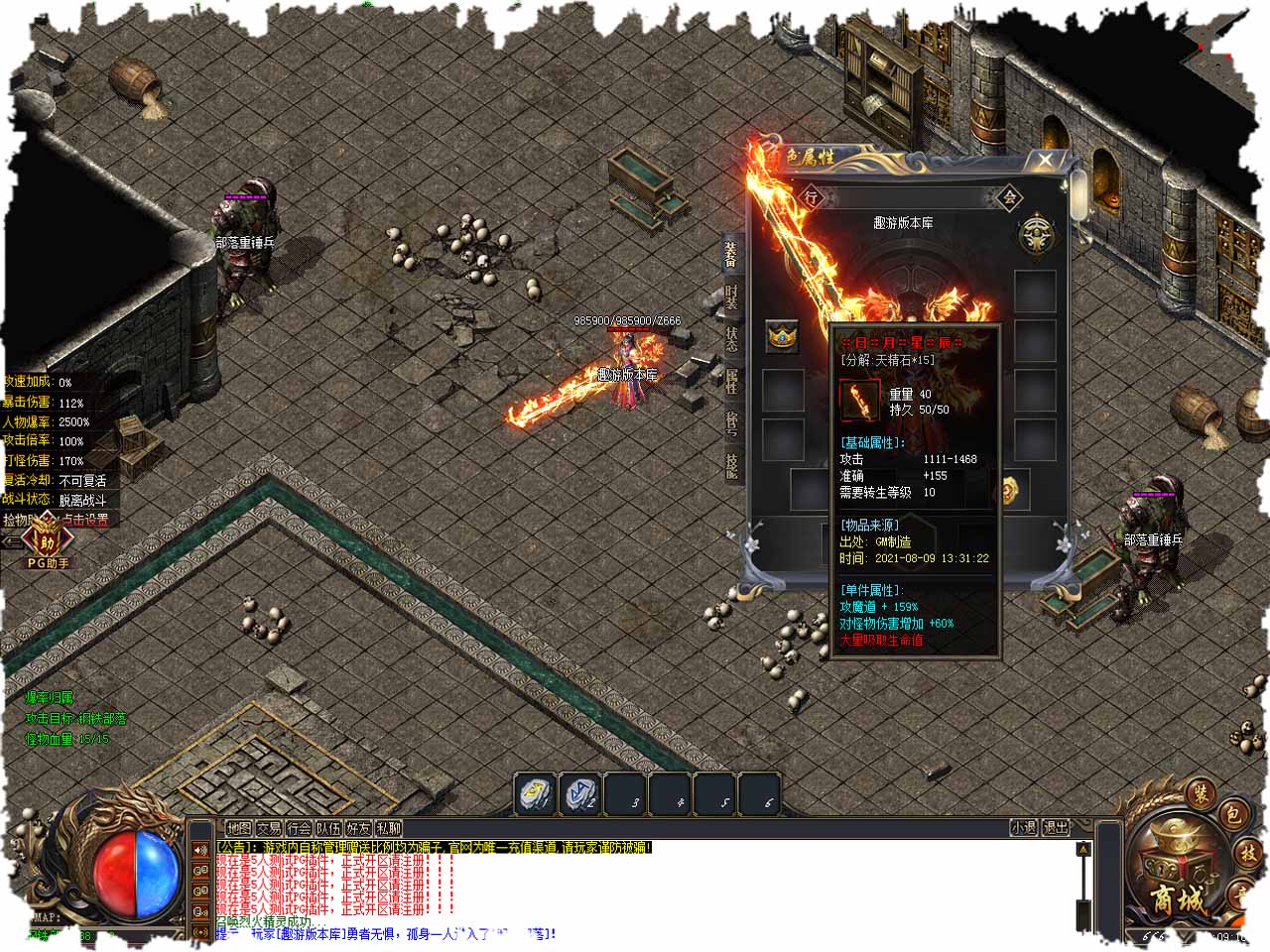Viewport: 1270px width, 952px height.
Task: Open the 地图 map from chat bar
Action: point(238,828)
